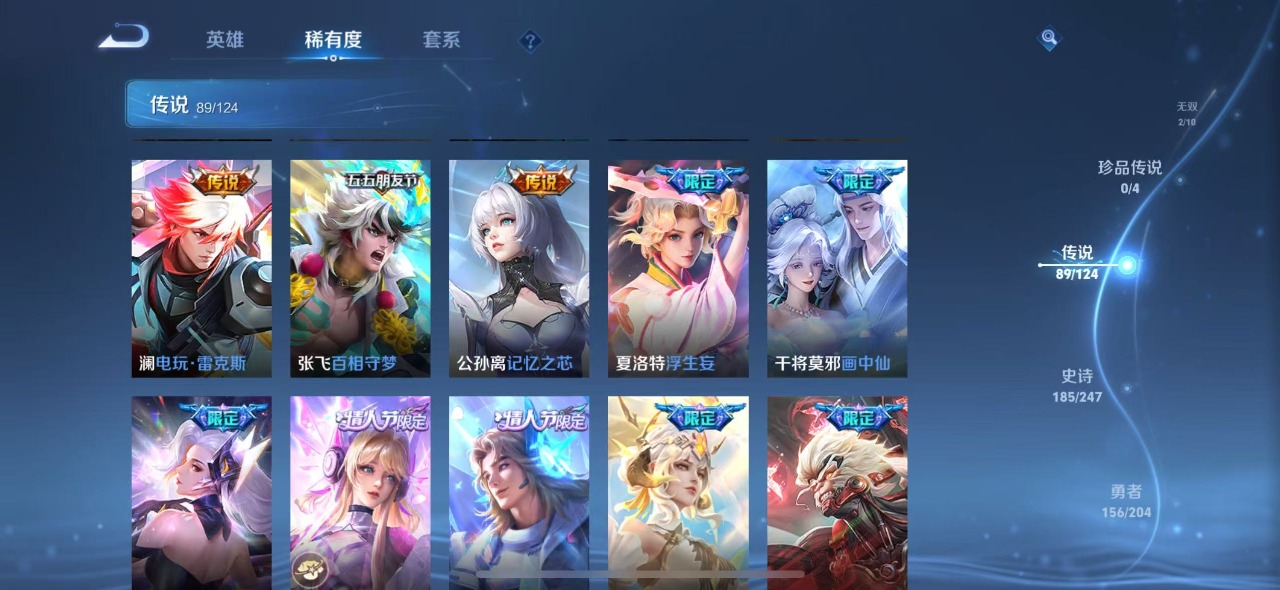This screenshot has height=590, width=1280.
Task: Select the 澜 电玩·雷克斯 skin card
Action: [201, 268]
